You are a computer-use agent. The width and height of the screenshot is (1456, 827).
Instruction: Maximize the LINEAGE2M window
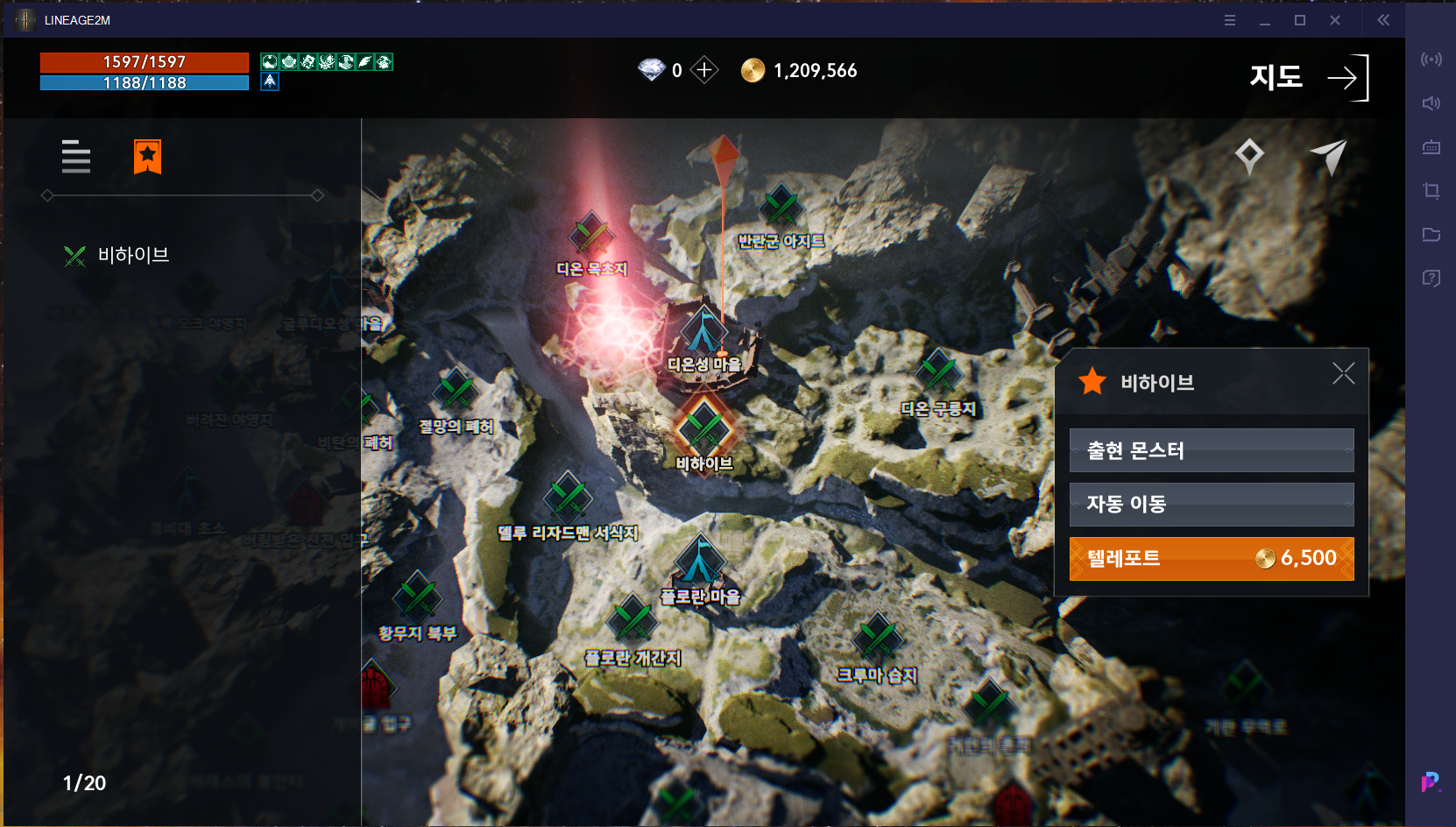pos(1300,20)
